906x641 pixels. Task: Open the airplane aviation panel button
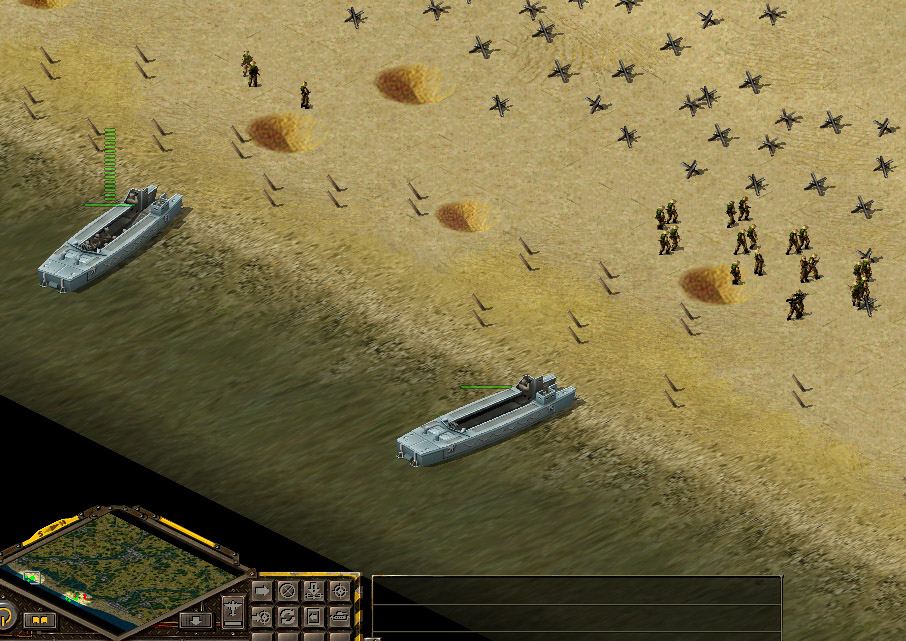click(233, 607)
